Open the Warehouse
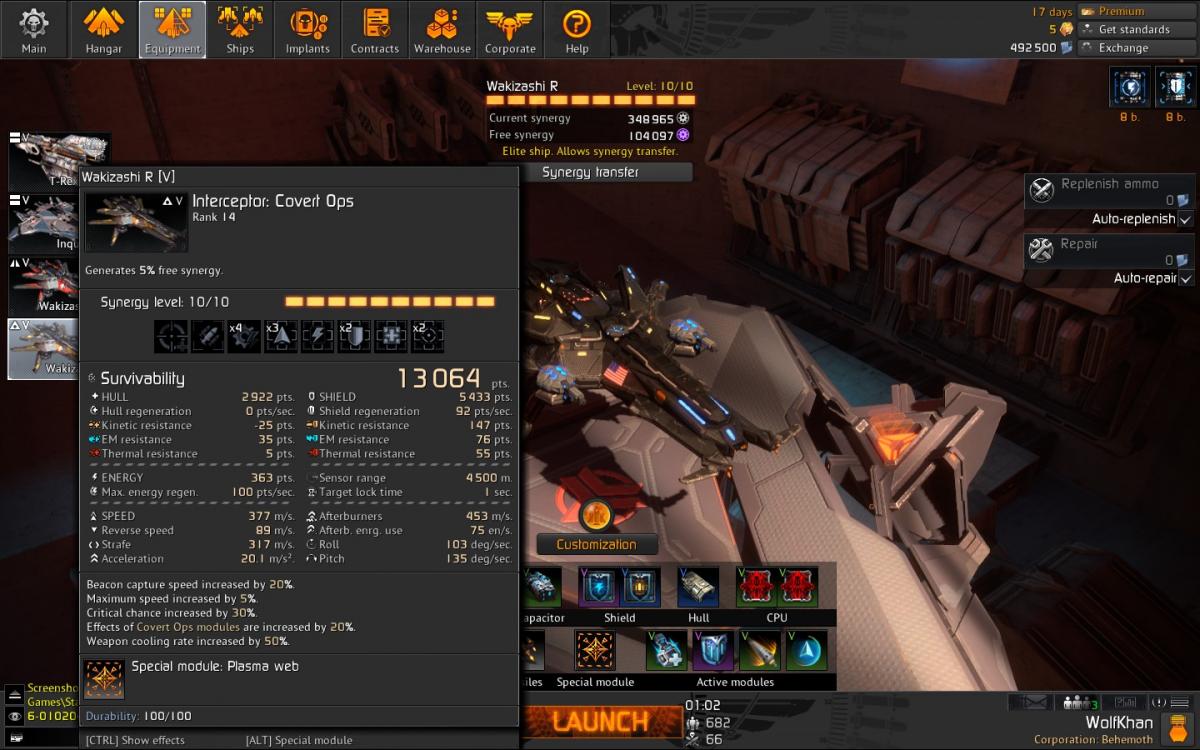The height and width of the screenshot is (750, 1200). point(442,29)
